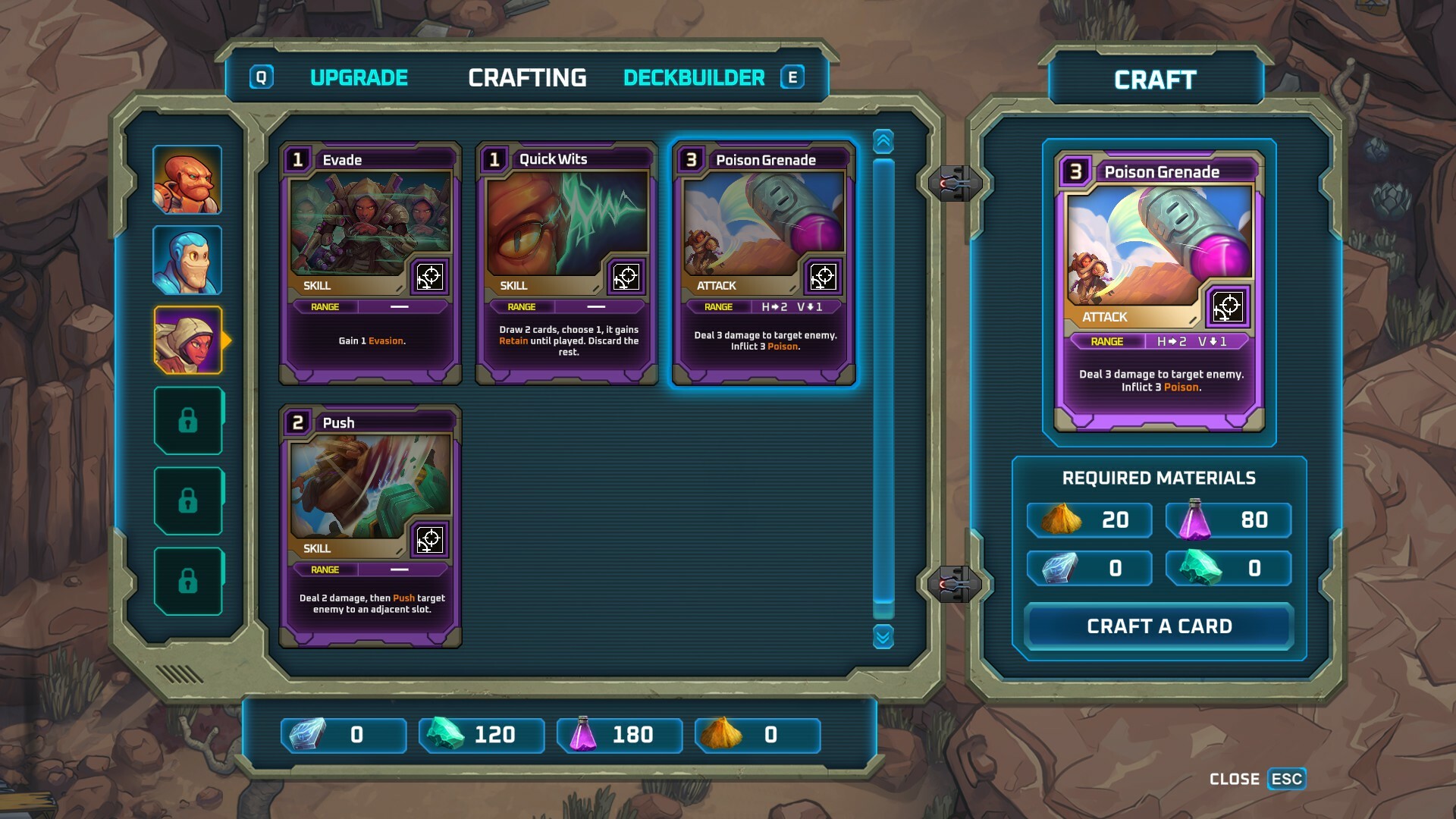Viewport: 1456px width, 819px height.
Task: Select the Crafting tab
Action: click(x=527, y=78)
